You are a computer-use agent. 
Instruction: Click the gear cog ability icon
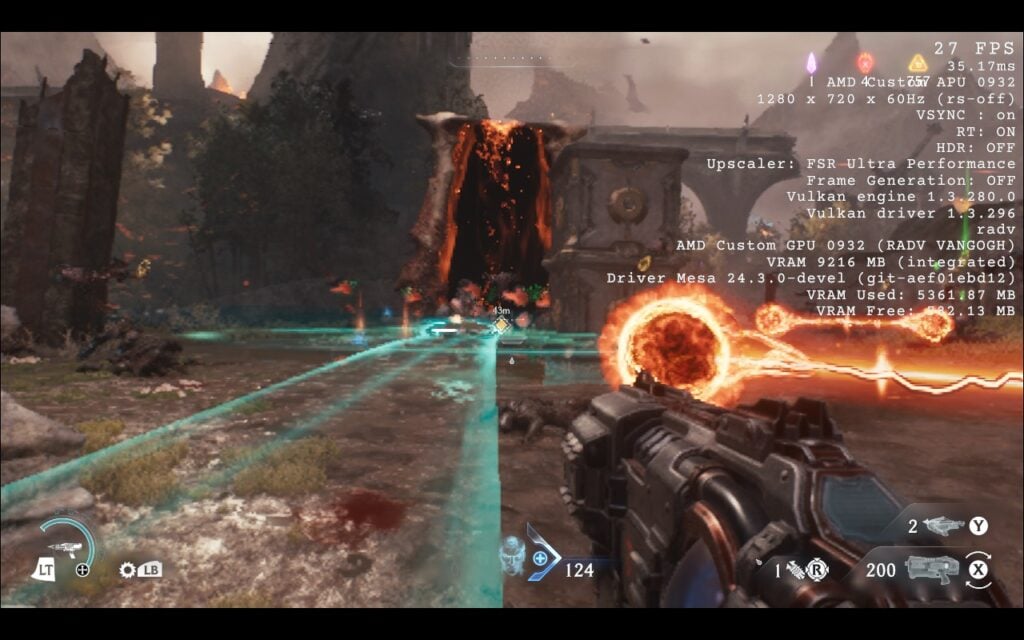click(x=127, y=570)
